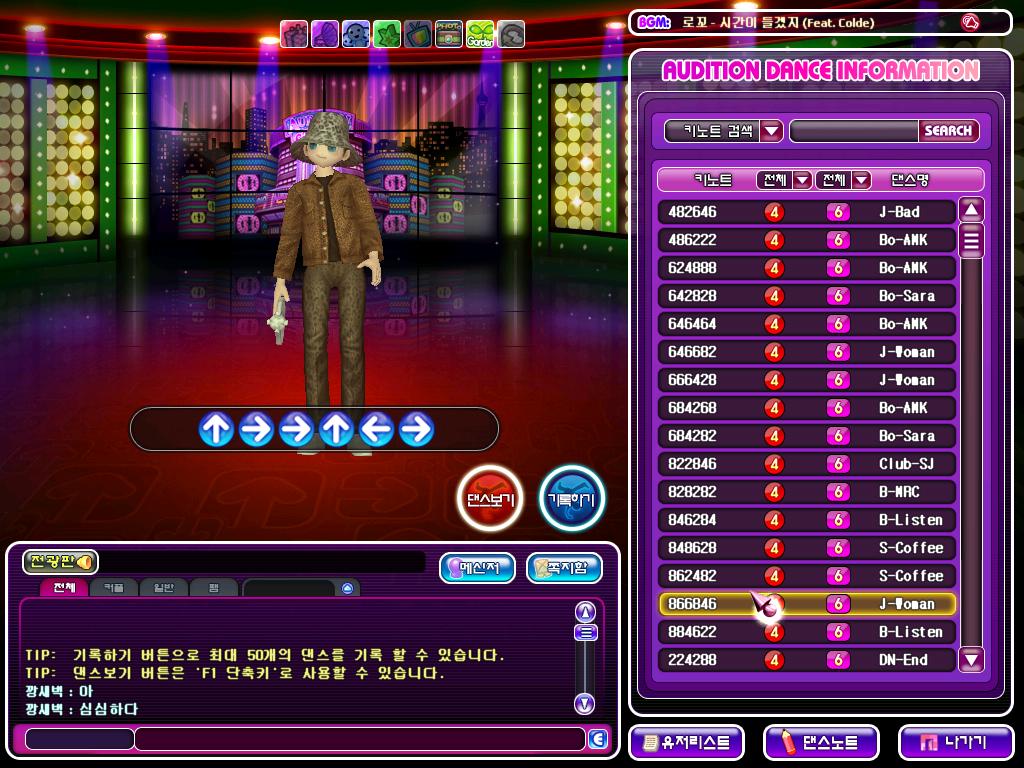The height and width of the screenshot is (768, 1024).
Task: Open the 메신저 messenger
Action: click(476, 568)
